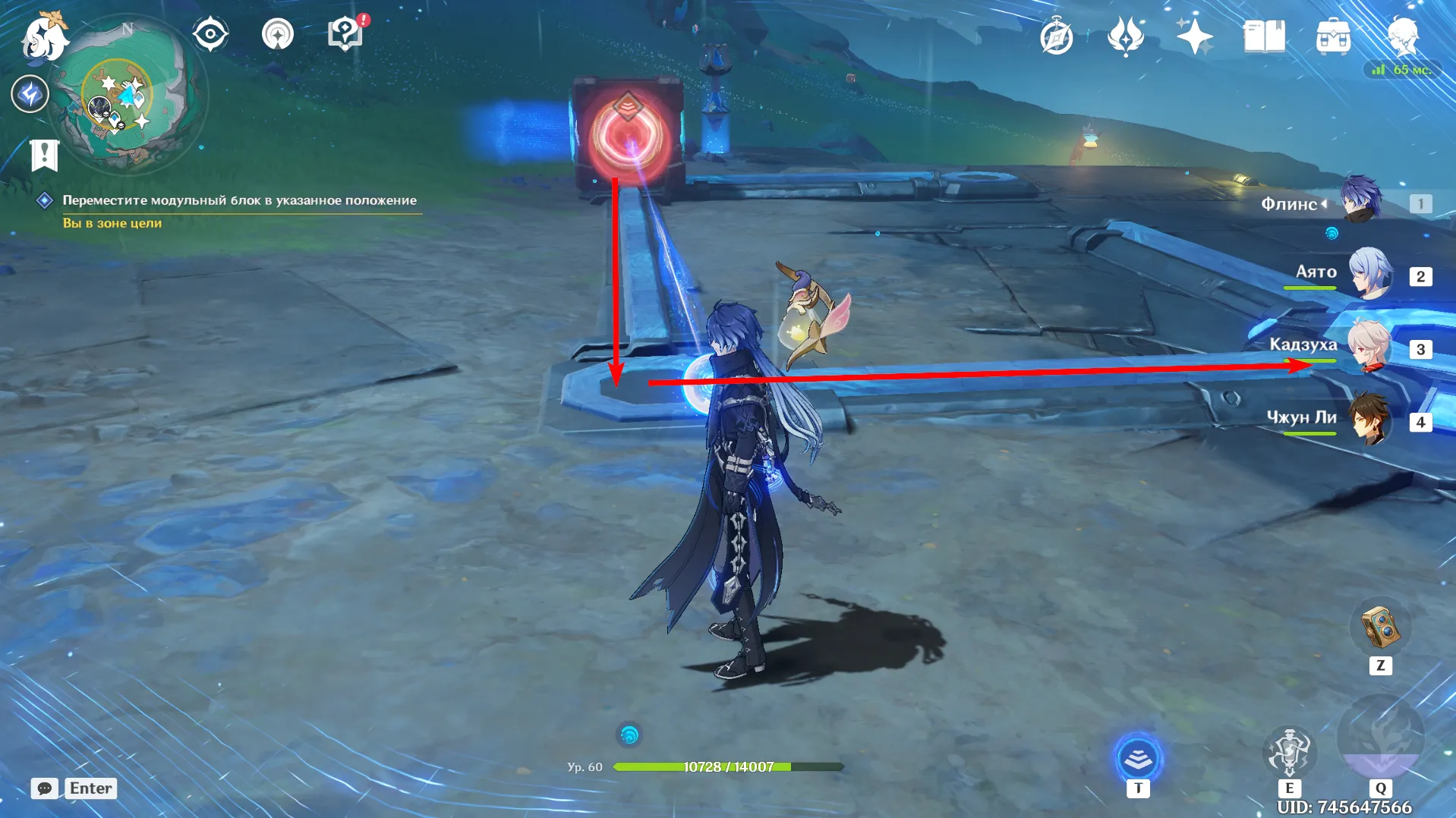Toggle quest navigation with the eye icon
Screen dimensions: 1456x818
pos(210,33)
